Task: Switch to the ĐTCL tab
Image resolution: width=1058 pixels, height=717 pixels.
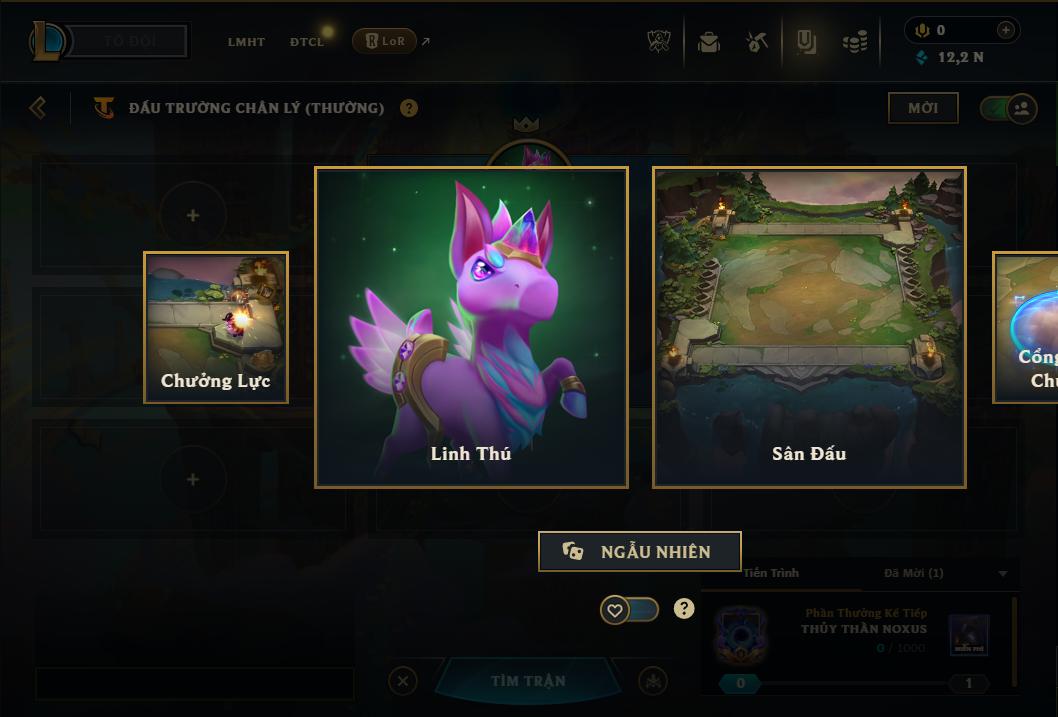Action: 307,42
